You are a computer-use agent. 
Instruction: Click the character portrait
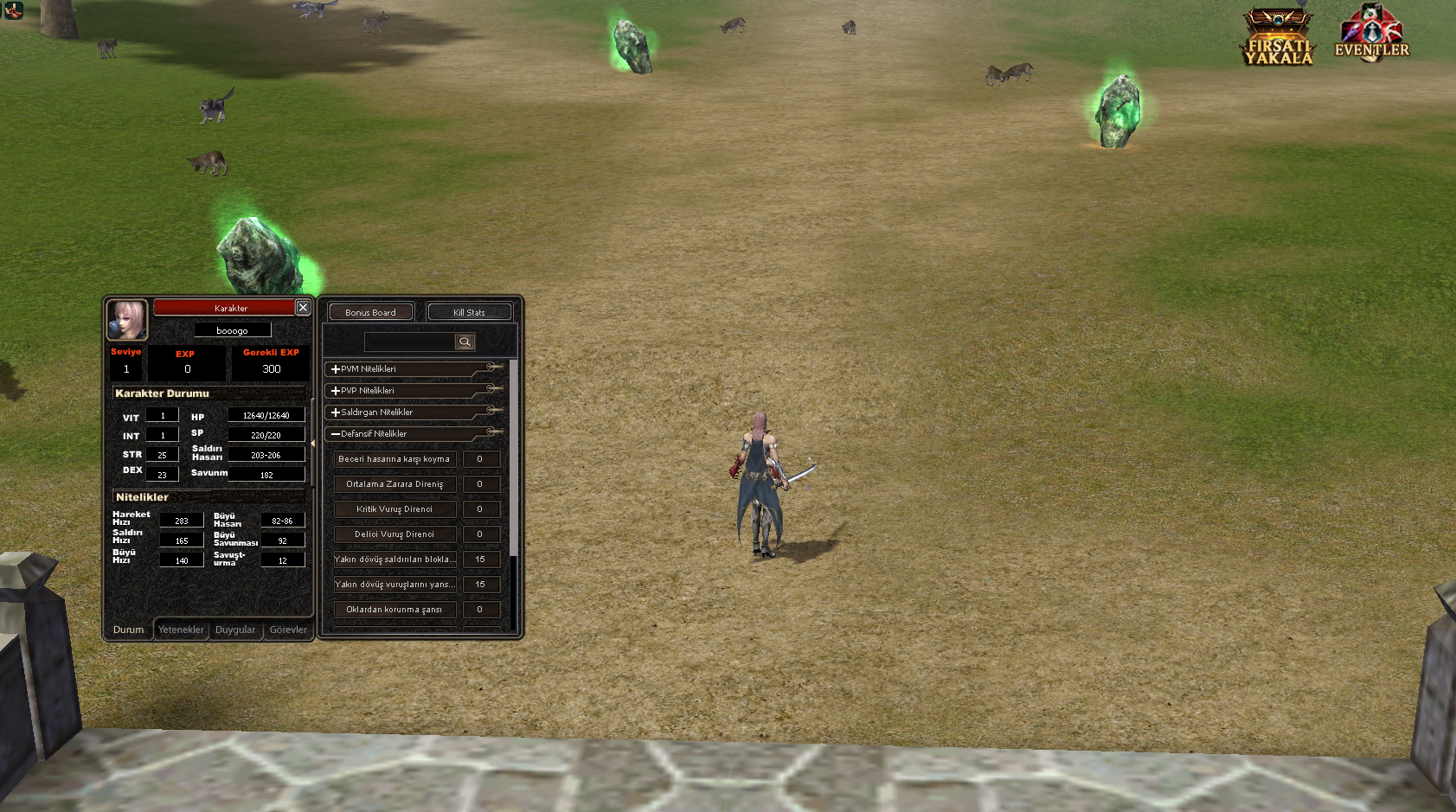coord(126,319)
